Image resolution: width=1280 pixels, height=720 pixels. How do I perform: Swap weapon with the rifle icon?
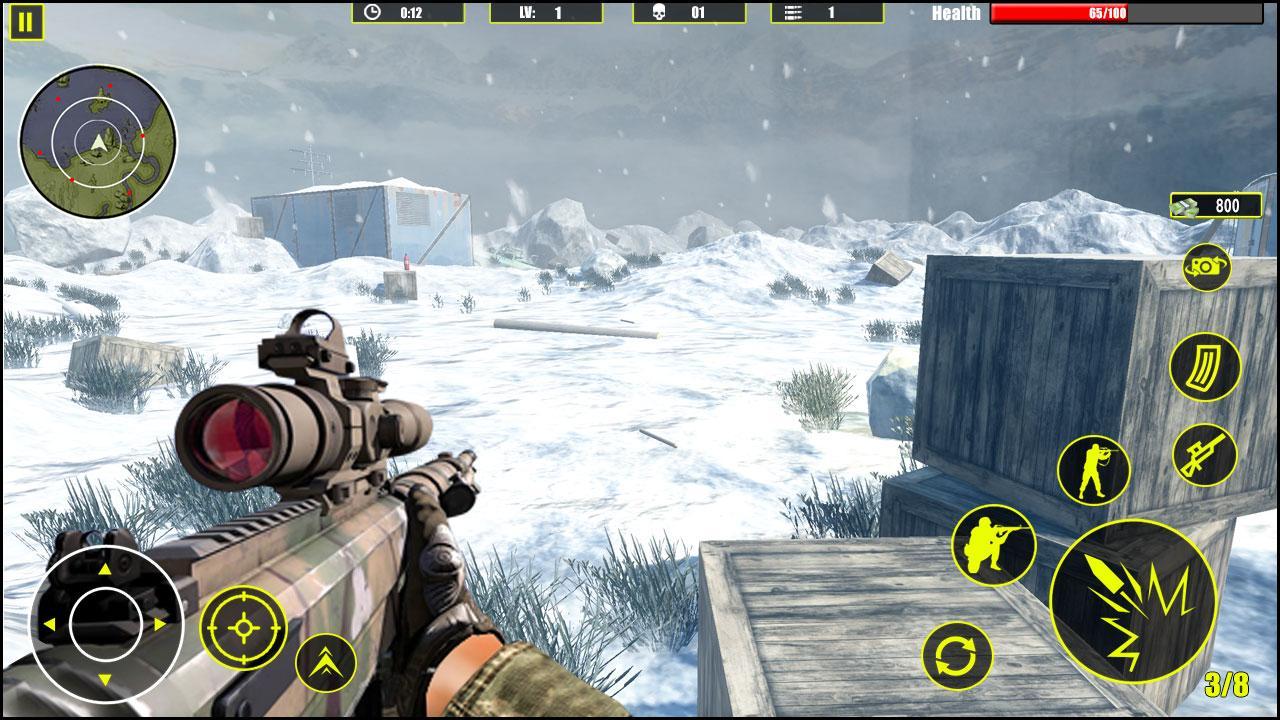1204,455
